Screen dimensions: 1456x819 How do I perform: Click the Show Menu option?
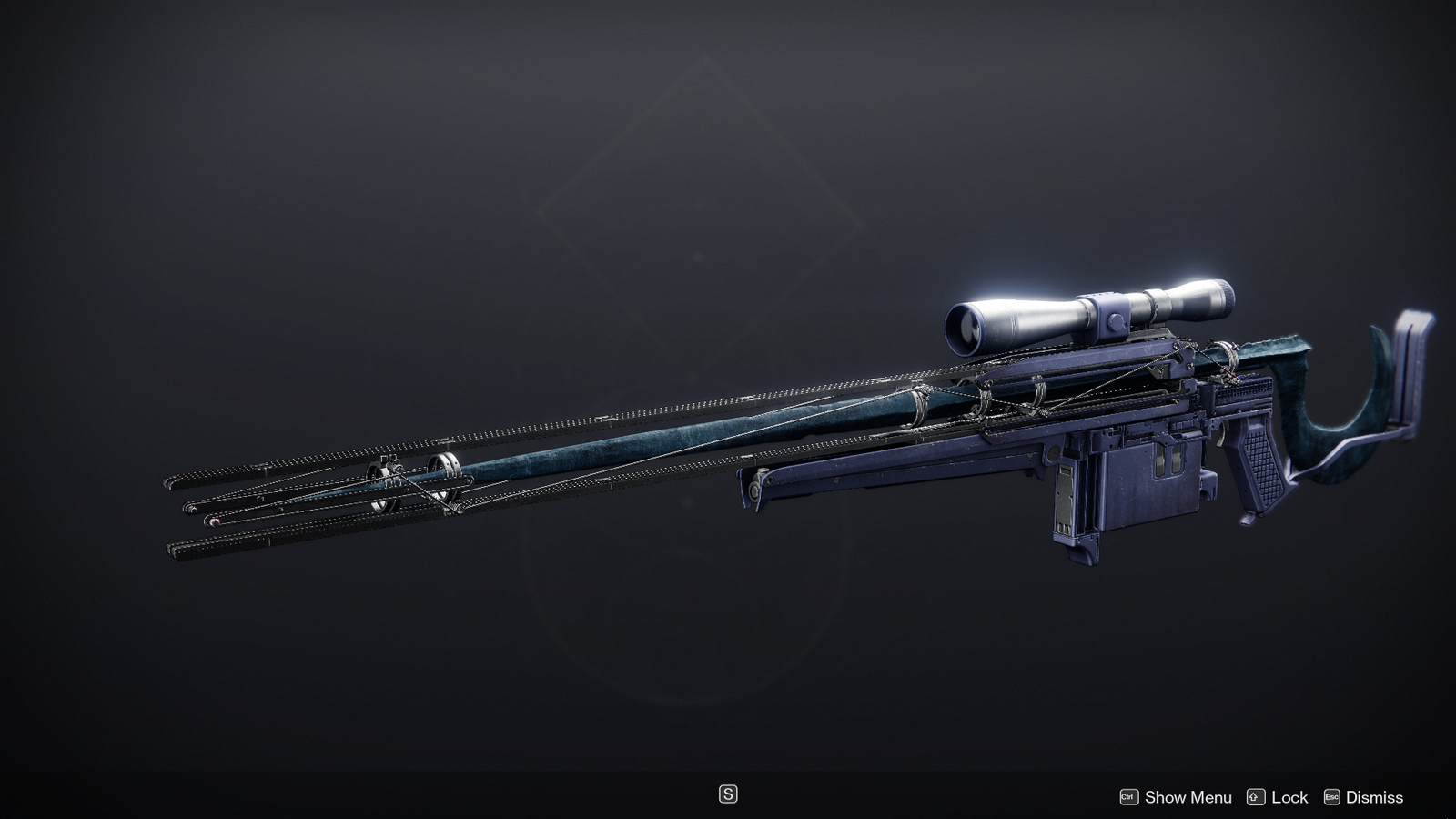(x=1188, y=797)
